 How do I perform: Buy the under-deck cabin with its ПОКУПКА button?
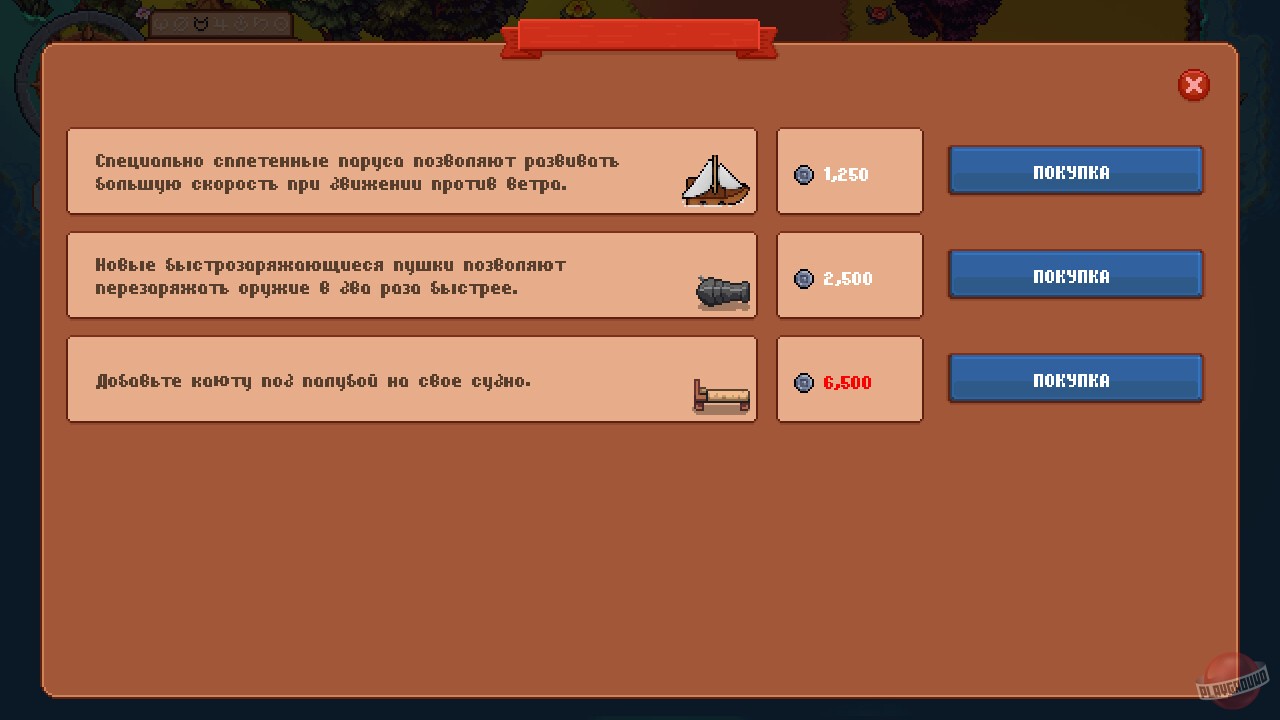coord(1075,379)
